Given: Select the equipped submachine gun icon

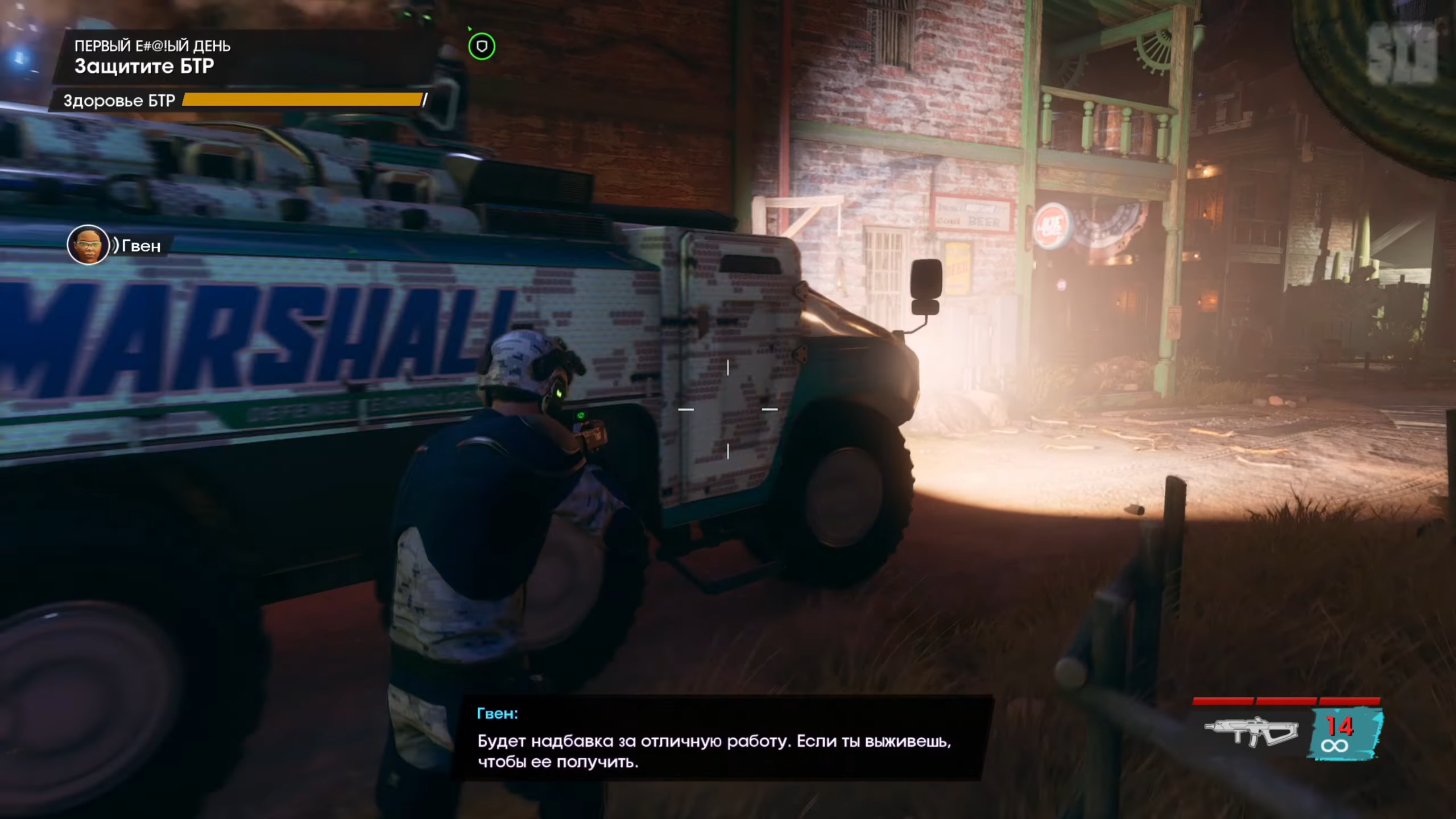Looking at the screenshot, I should [x=1252, y=731].
